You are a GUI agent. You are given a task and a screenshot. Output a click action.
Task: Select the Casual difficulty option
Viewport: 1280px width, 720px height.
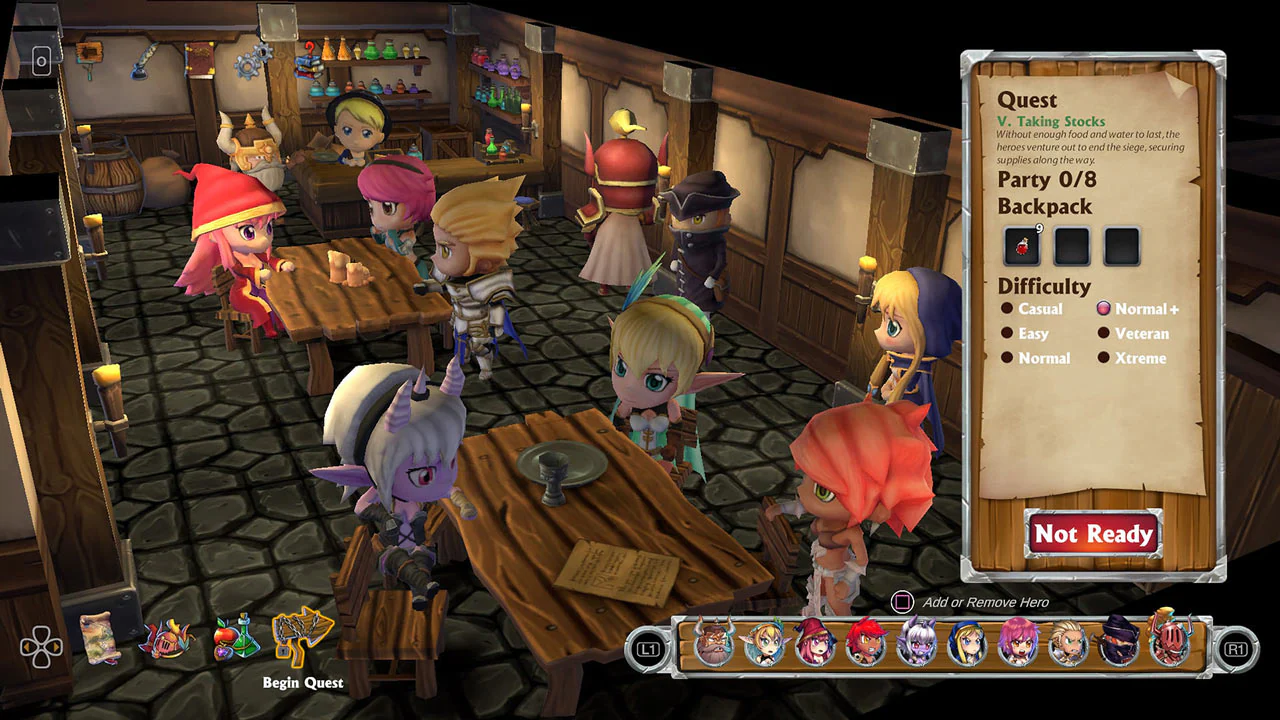click(x=1037, y=309)
